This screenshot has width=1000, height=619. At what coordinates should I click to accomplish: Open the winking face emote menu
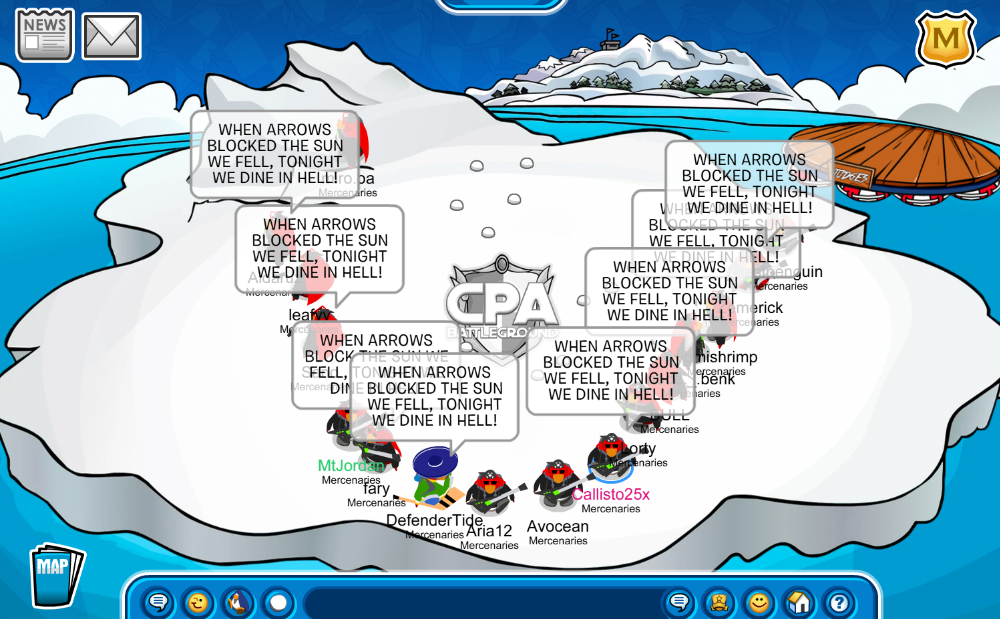coord(198,602)
